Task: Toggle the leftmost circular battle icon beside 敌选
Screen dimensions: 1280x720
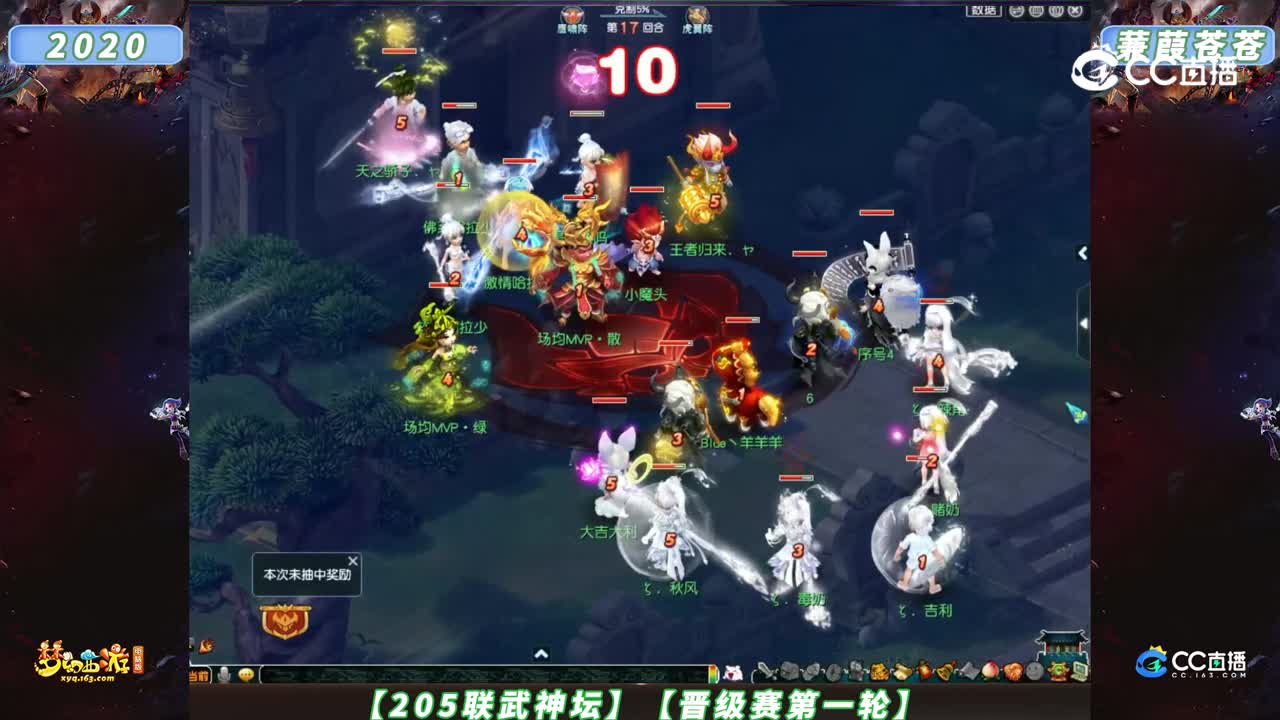Action: pyautogui.click(x=1015, y=11)
